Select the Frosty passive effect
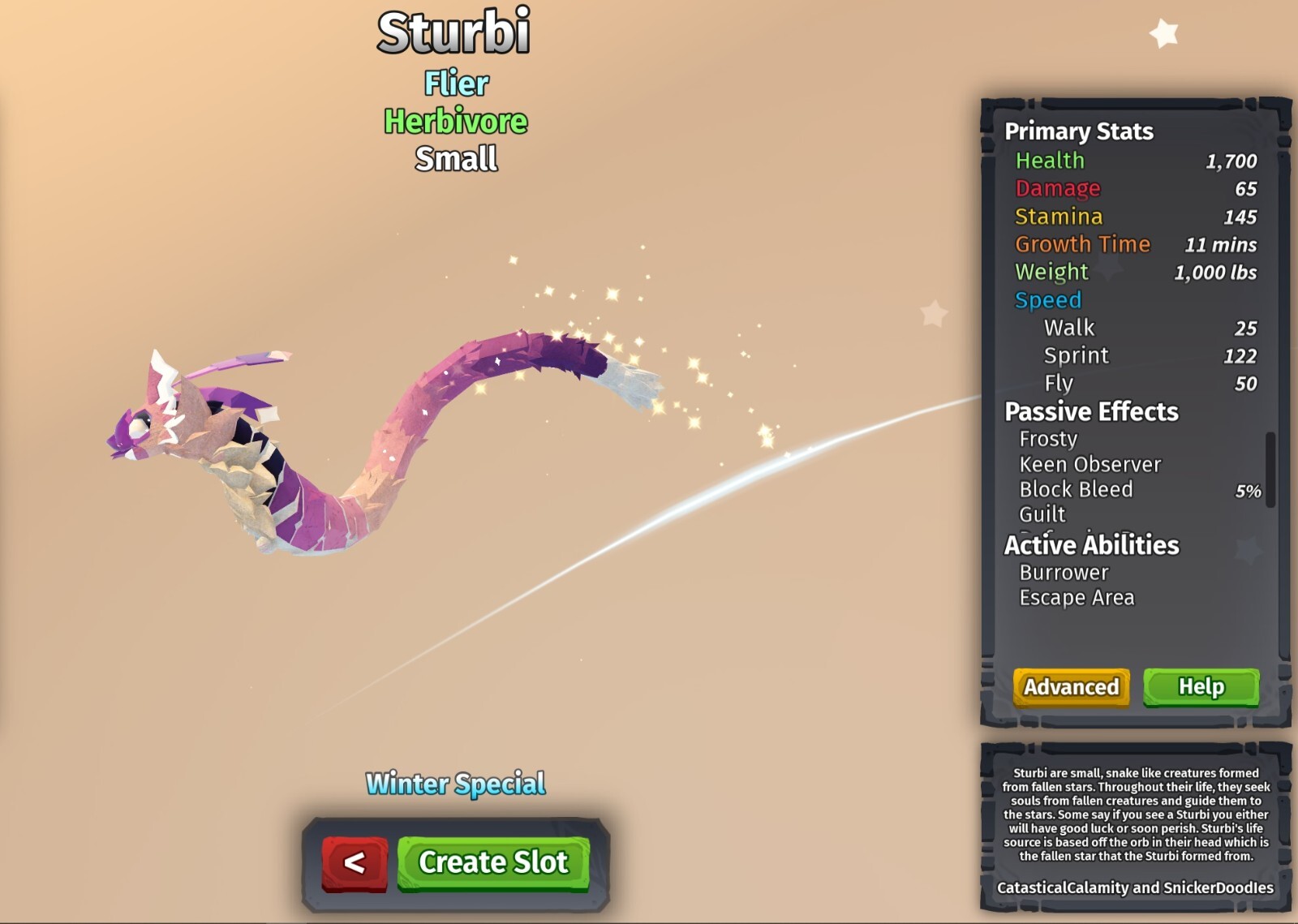This screenshot has width=1298, height=924. [1049, 438]
